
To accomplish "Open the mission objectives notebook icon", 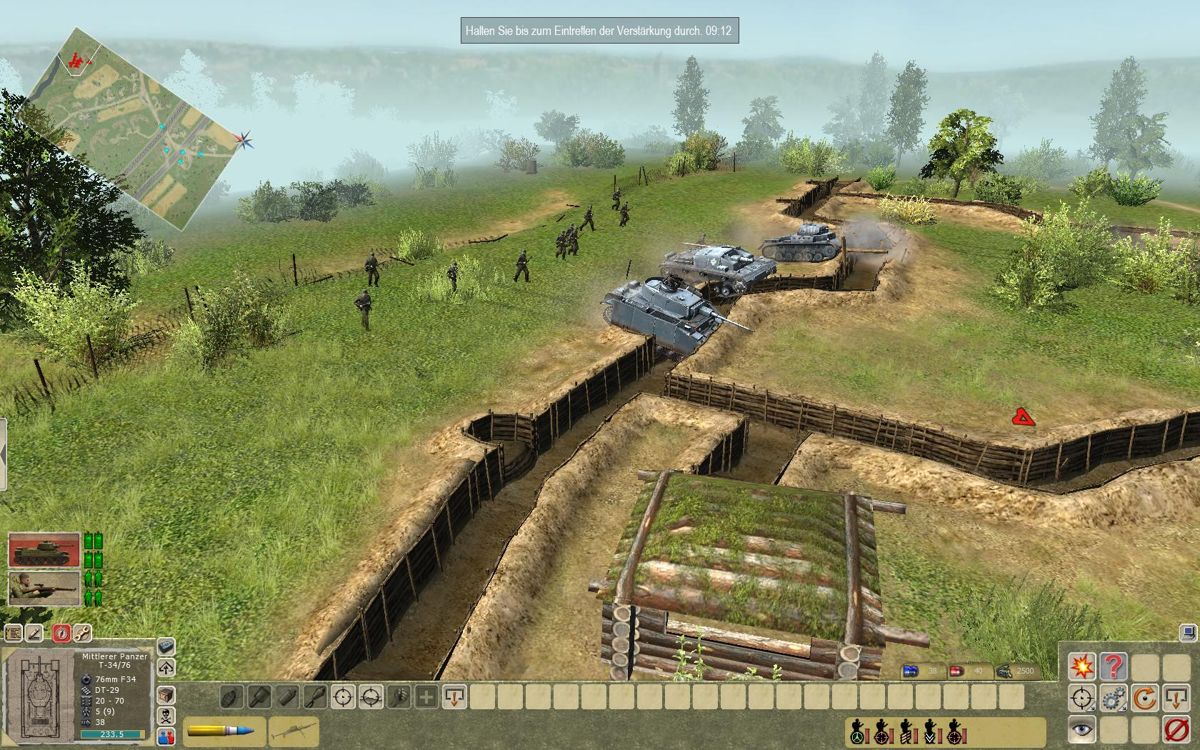I will point(14,632).
